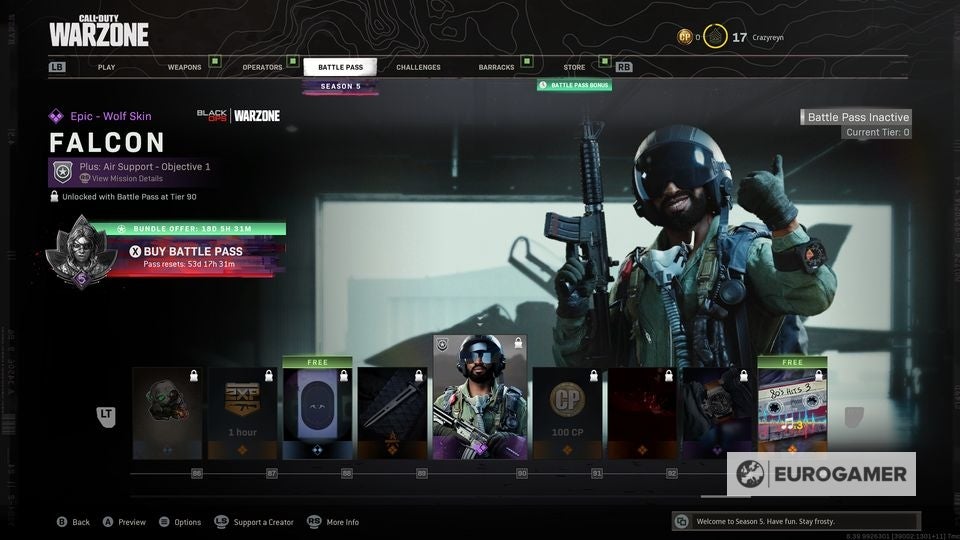
Task: Choose the 100 CP reward tile
Action: [x=566, y=413]
